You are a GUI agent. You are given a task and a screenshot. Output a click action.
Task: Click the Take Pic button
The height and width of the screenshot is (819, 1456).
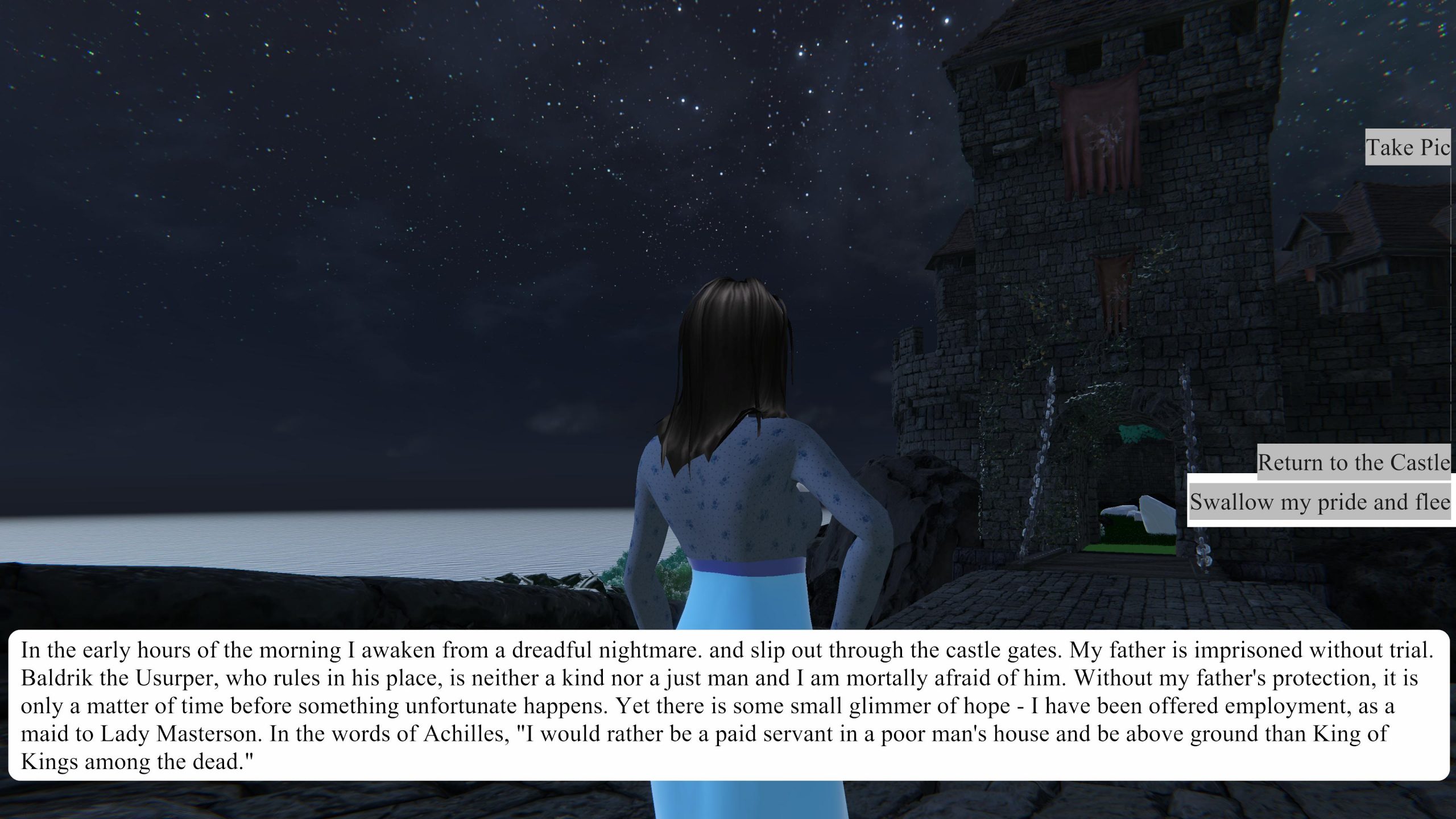pos(1408,147)
